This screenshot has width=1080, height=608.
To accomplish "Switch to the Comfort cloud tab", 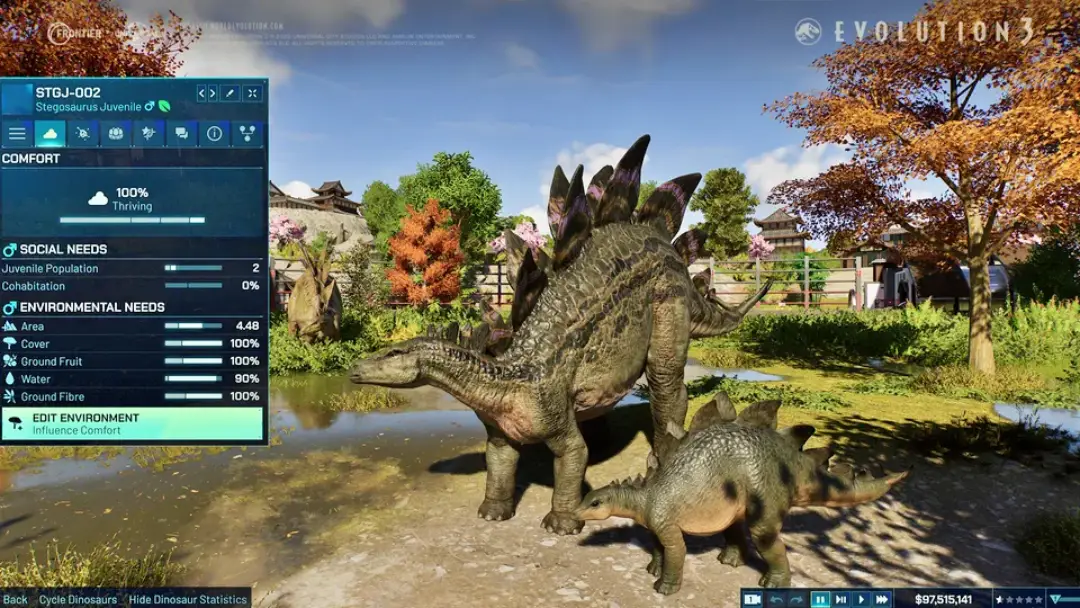I will pyautogui.click(x=50, y=133).
